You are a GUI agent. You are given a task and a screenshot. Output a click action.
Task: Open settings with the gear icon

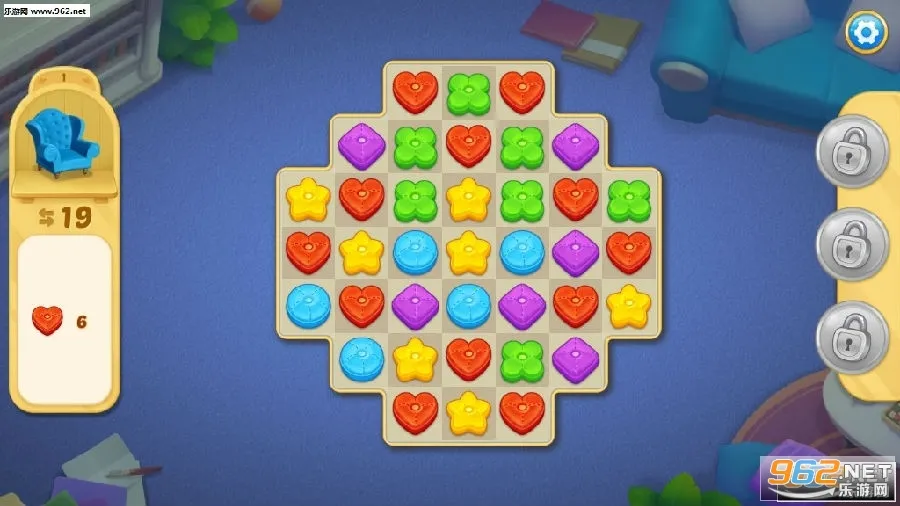tap(866, 32)
